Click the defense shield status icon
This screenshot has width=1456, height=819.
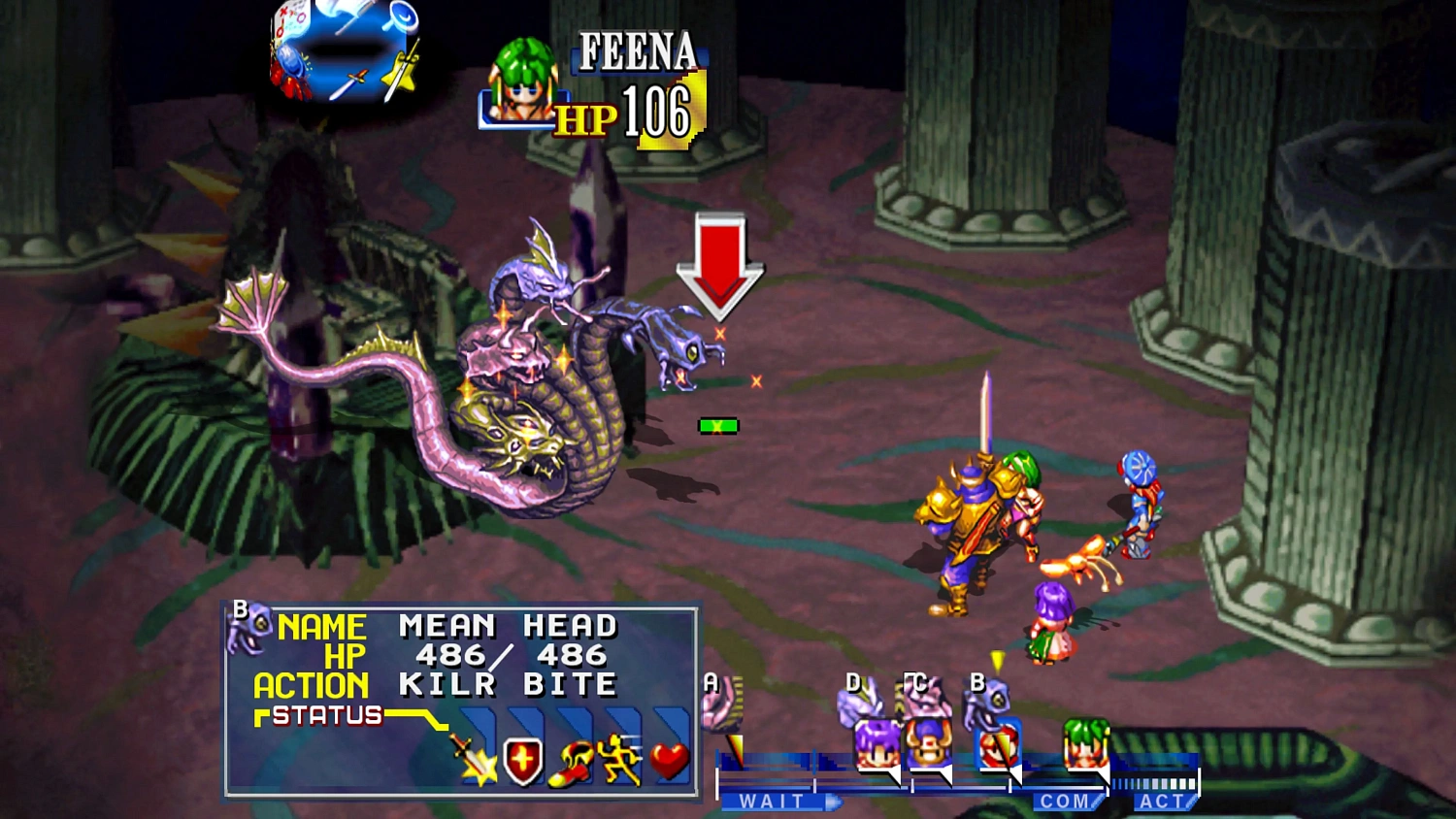(x=523, y=761)
